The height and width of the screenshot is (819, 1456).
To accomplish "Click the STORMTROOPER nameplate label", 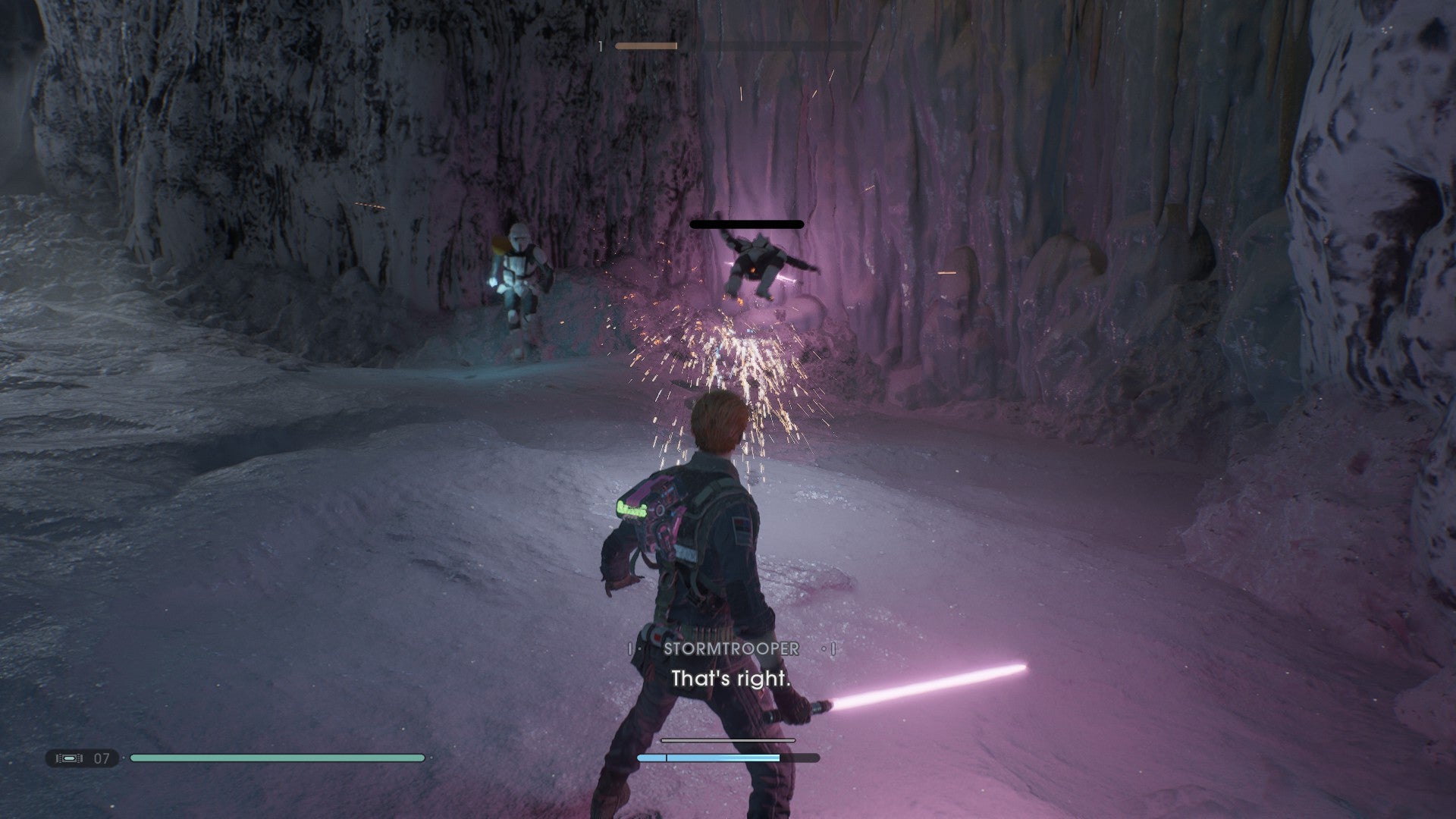I will [x=730, y=648].
